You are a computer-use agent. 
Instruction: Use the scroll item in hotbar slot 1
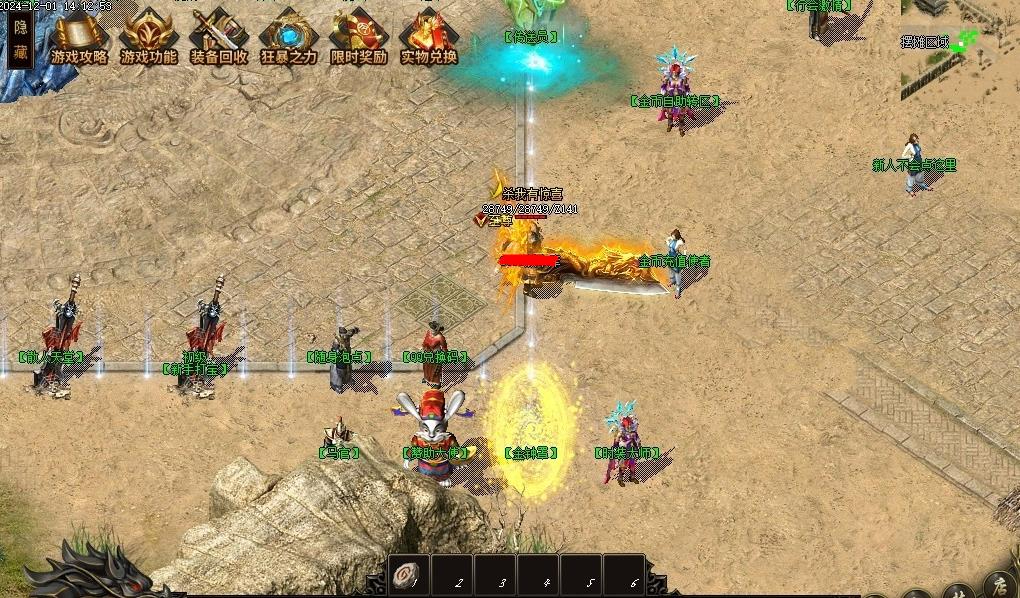pyautogui.click(x=408, y=576)
